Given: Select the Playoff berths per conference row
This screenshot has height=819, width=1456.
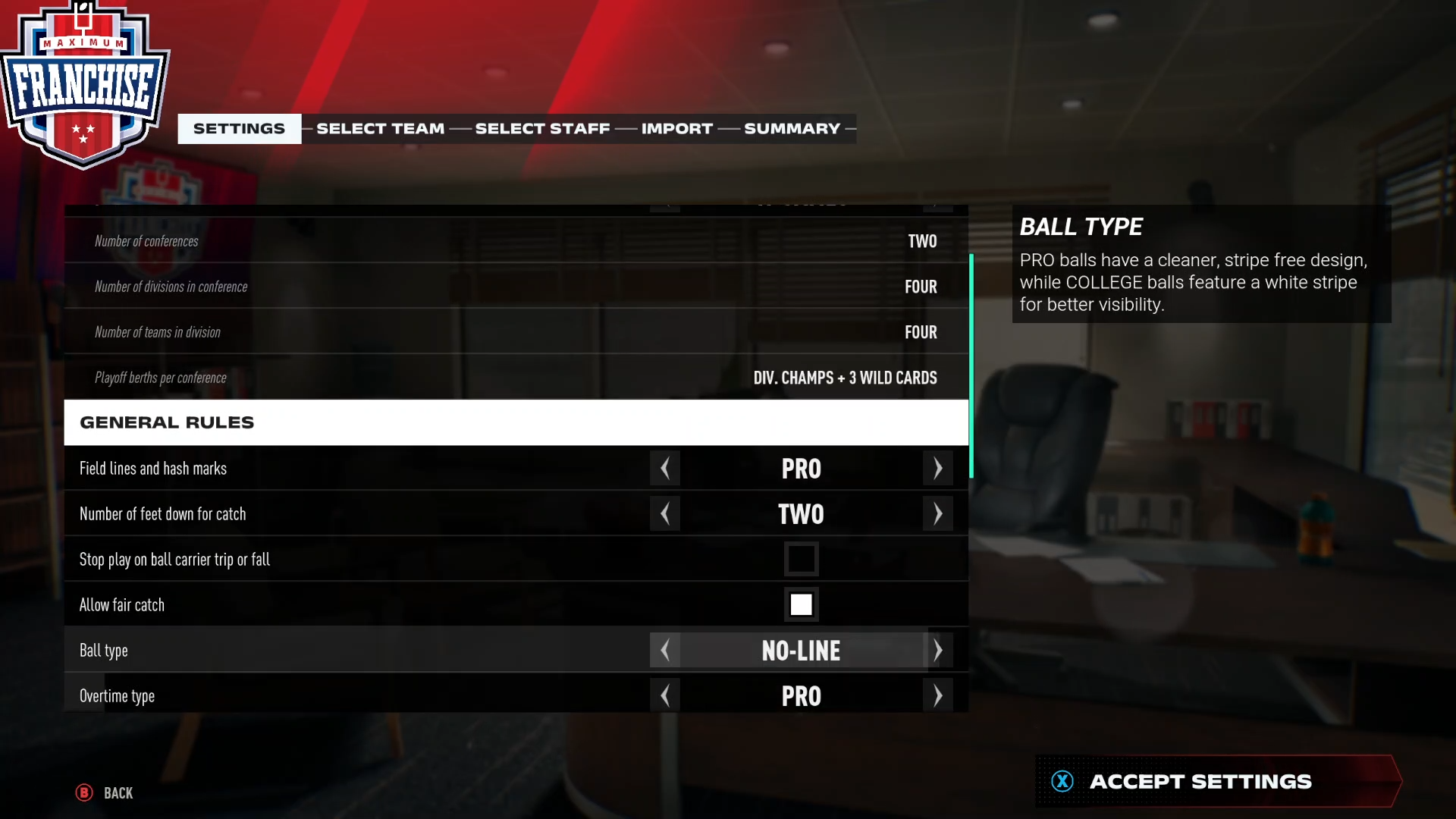Looking at the screenshot, I should (516, 378).
